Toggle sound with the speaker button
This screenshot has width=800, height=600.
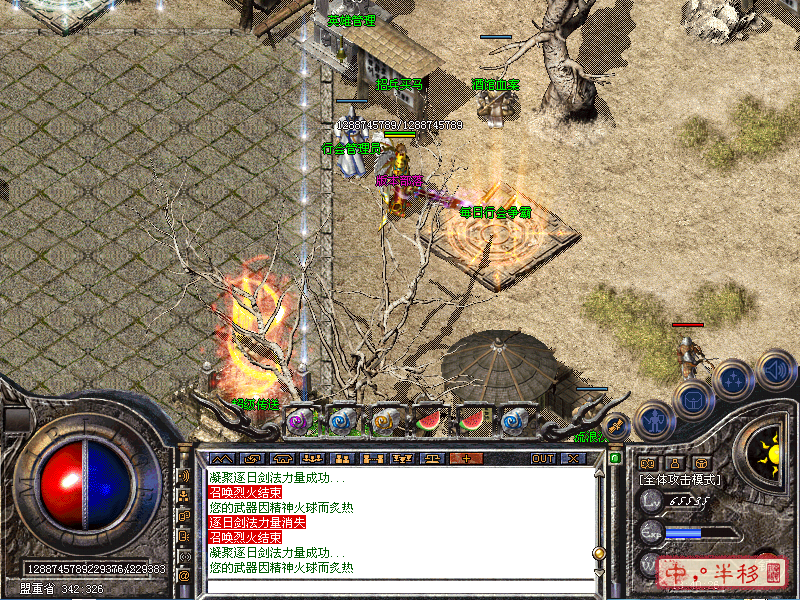pos(774,369)
